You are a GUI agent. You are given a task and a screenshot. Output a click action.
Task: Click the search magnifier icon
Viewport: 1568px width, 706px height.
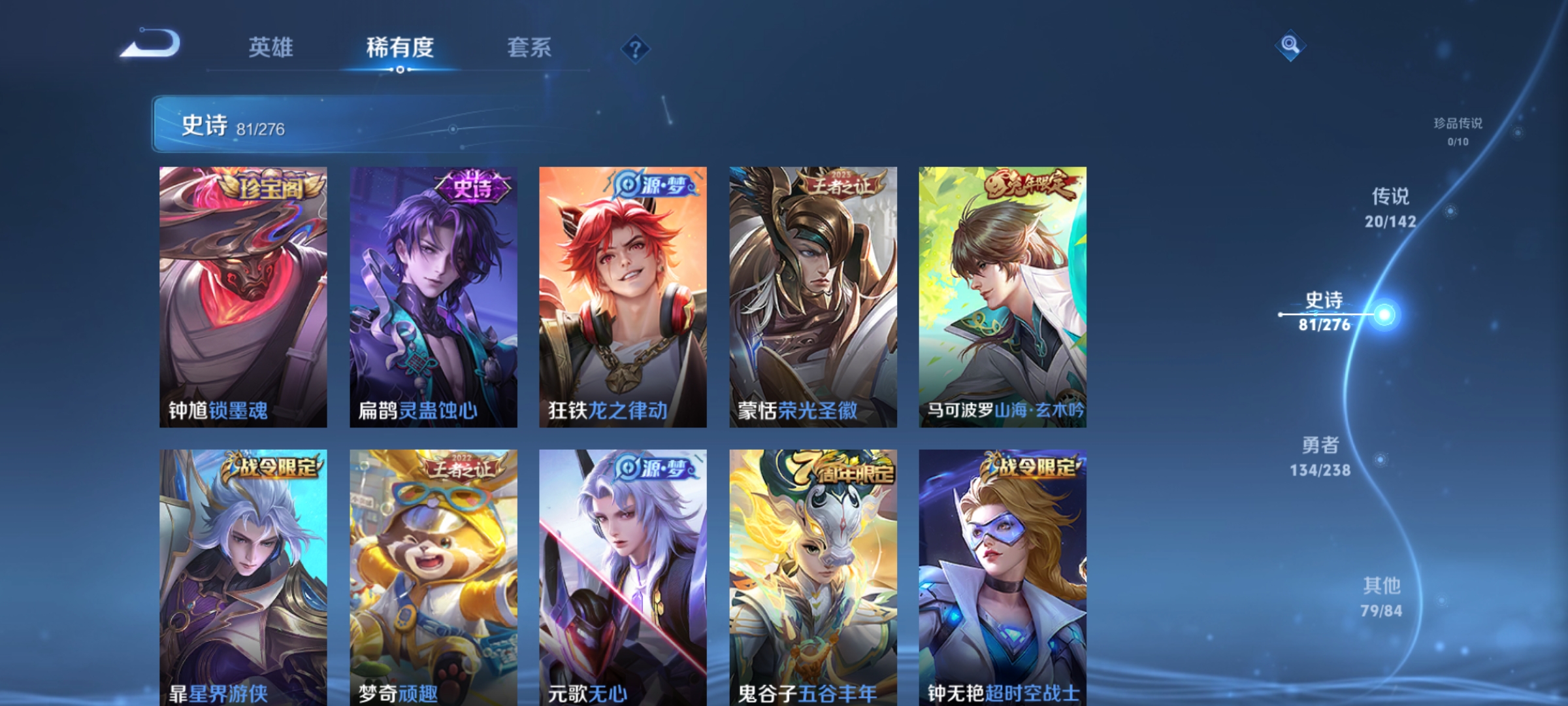click(x=1288, y=46)
